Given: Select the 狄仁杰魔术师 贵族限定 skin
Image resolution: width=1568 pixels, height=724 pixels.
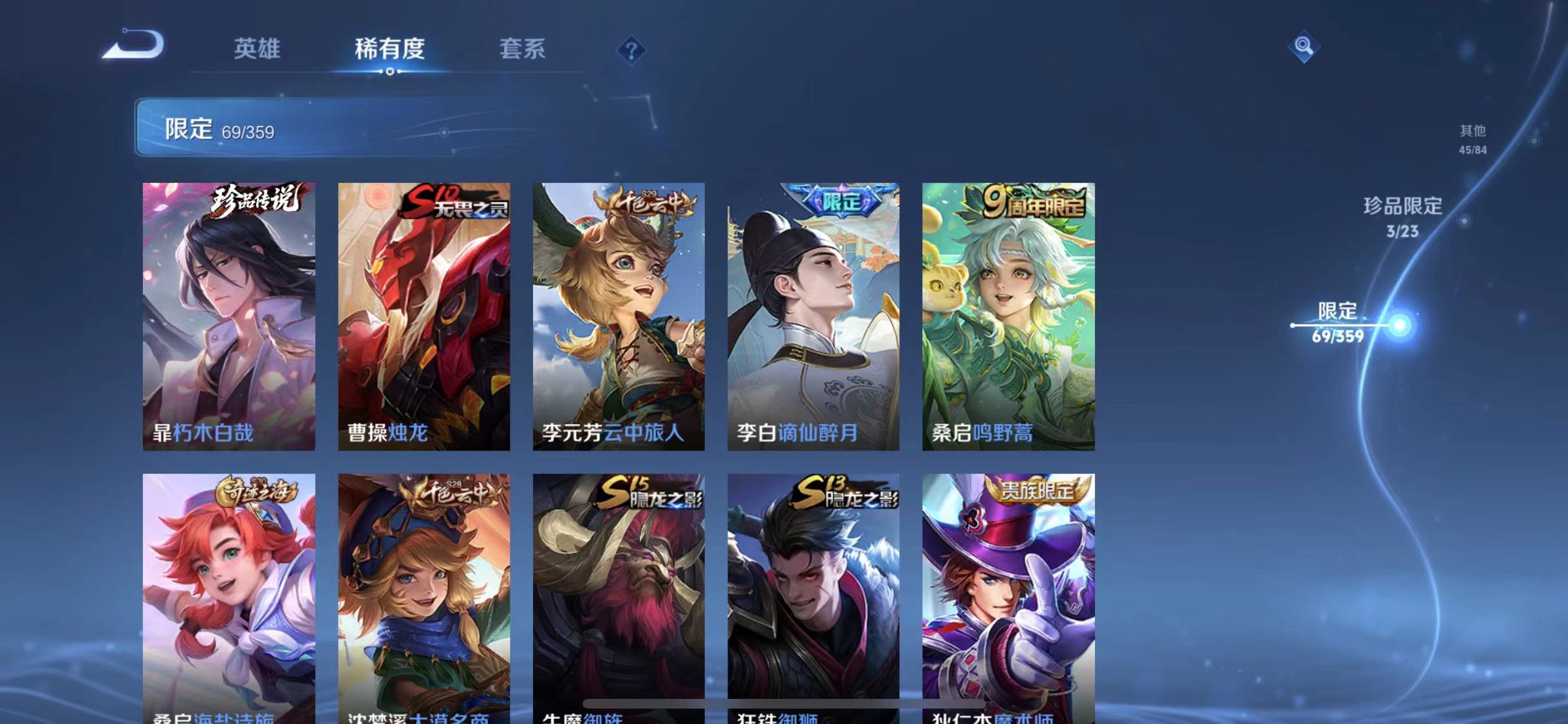Looking at the screenshot, I should pos(1007,592).
